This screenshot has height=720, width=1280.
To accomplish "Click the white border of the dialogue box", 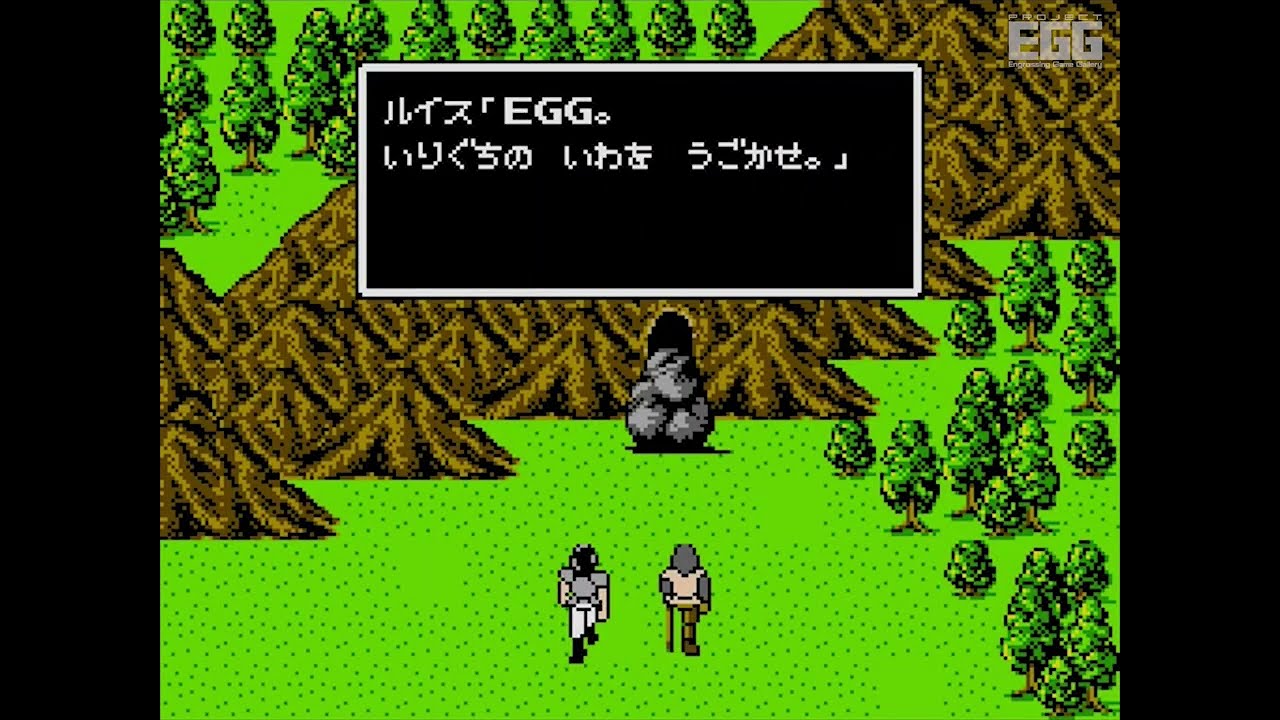I will tap(640, 68).
